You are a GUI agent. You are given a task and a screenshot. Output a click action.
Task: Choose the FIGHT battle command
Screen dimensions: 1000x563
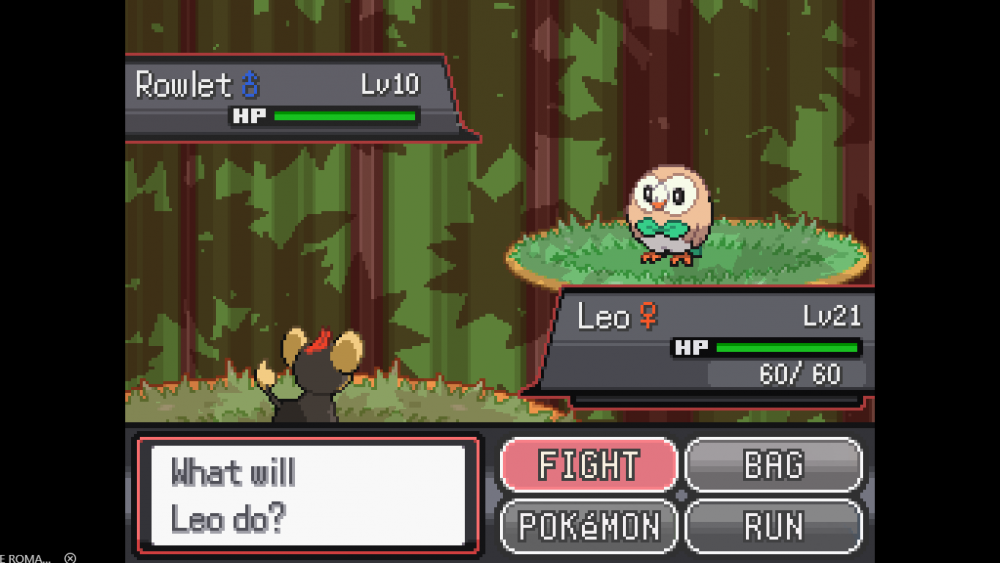[589, 465]
